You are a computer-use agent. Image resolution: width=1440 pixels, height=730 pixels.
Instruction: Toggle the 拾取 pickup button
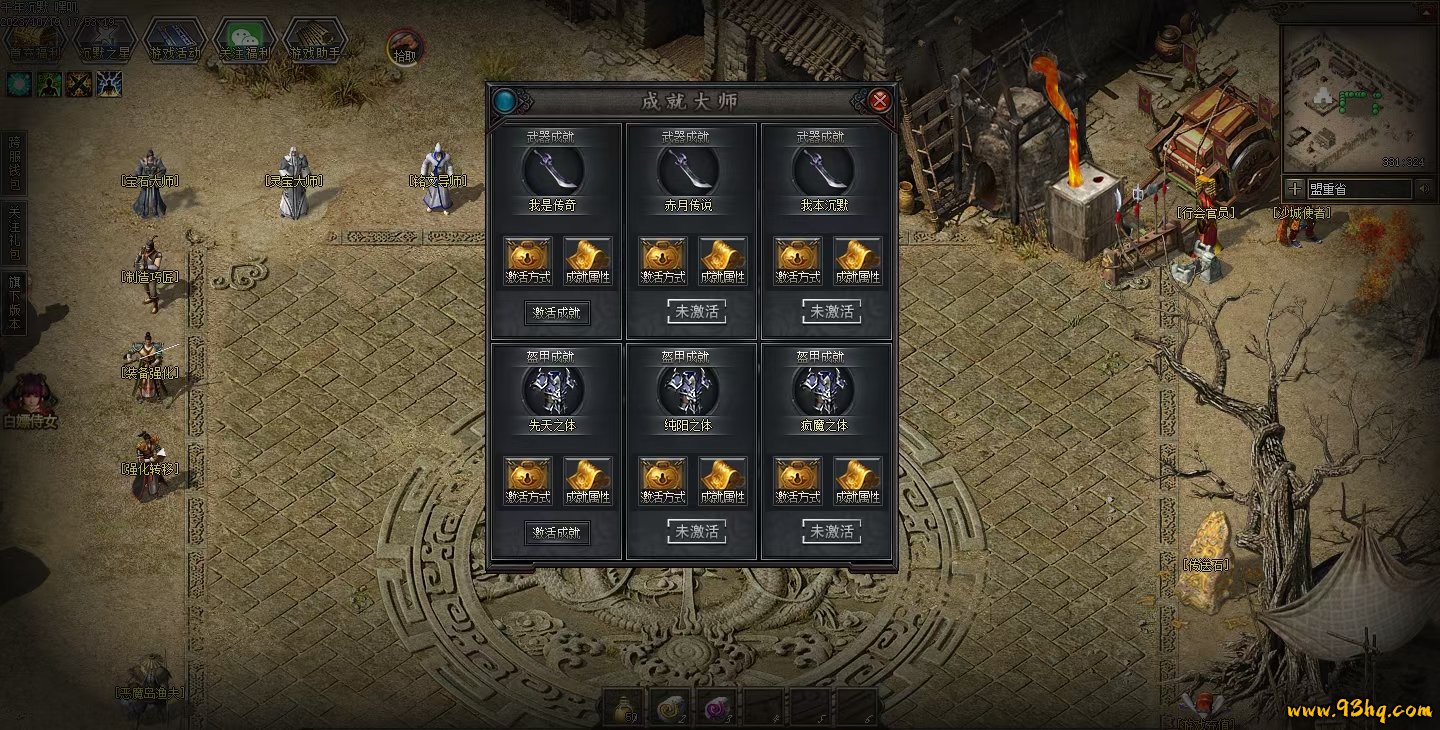pyautogui.click(x=405, y=49)
